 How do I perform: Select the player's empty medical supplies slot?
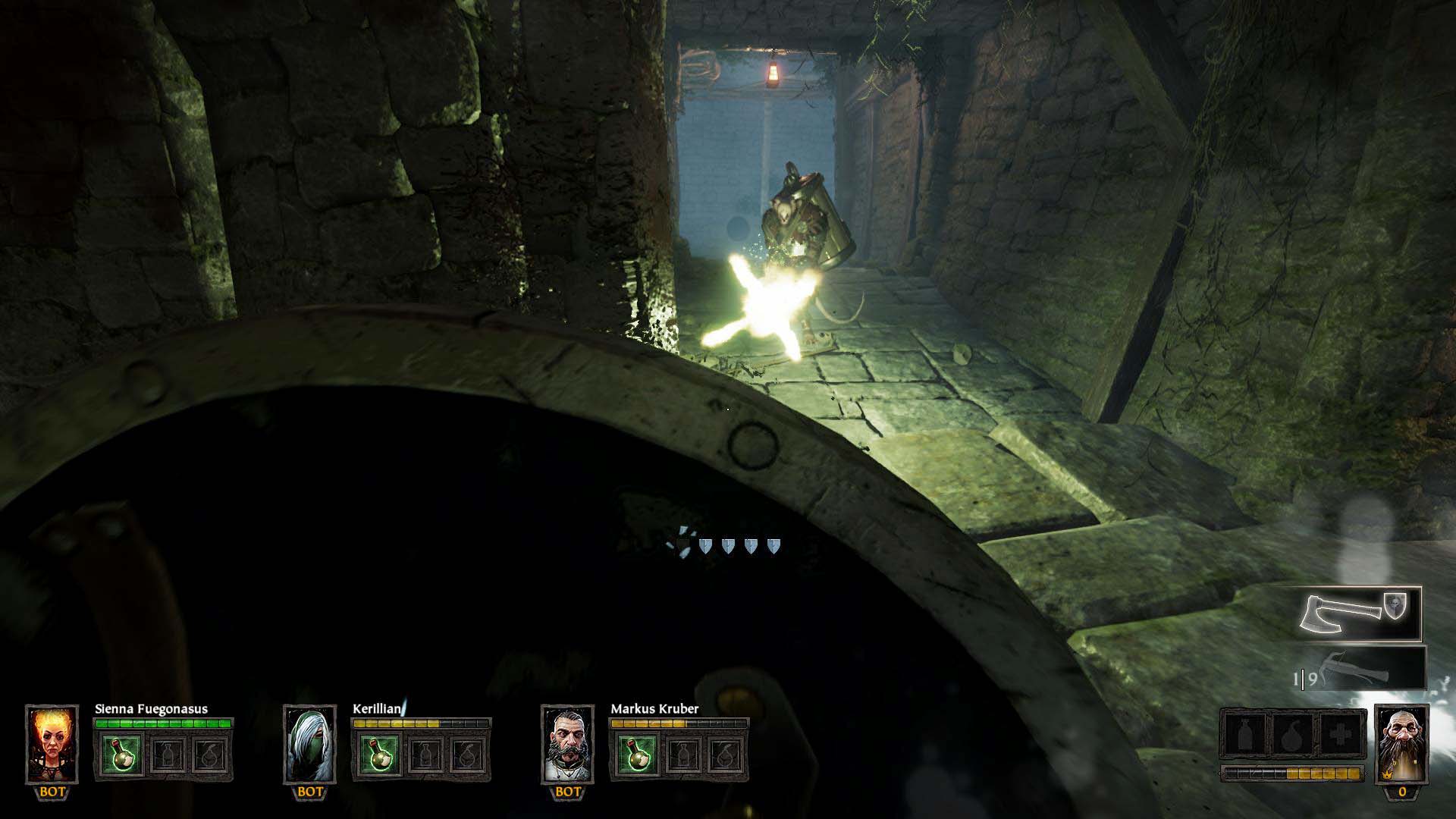click(1341, 734)
